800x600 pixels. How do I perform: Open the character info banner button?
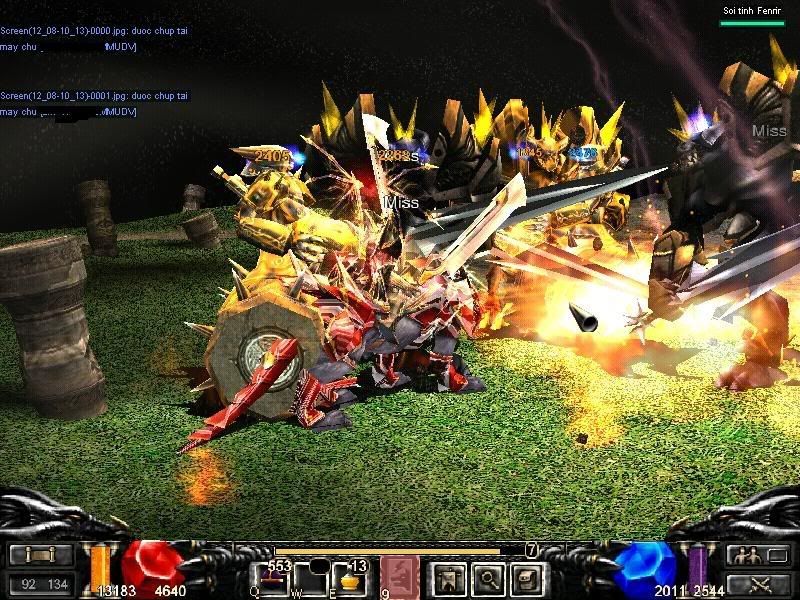click(x=445, y=577)
